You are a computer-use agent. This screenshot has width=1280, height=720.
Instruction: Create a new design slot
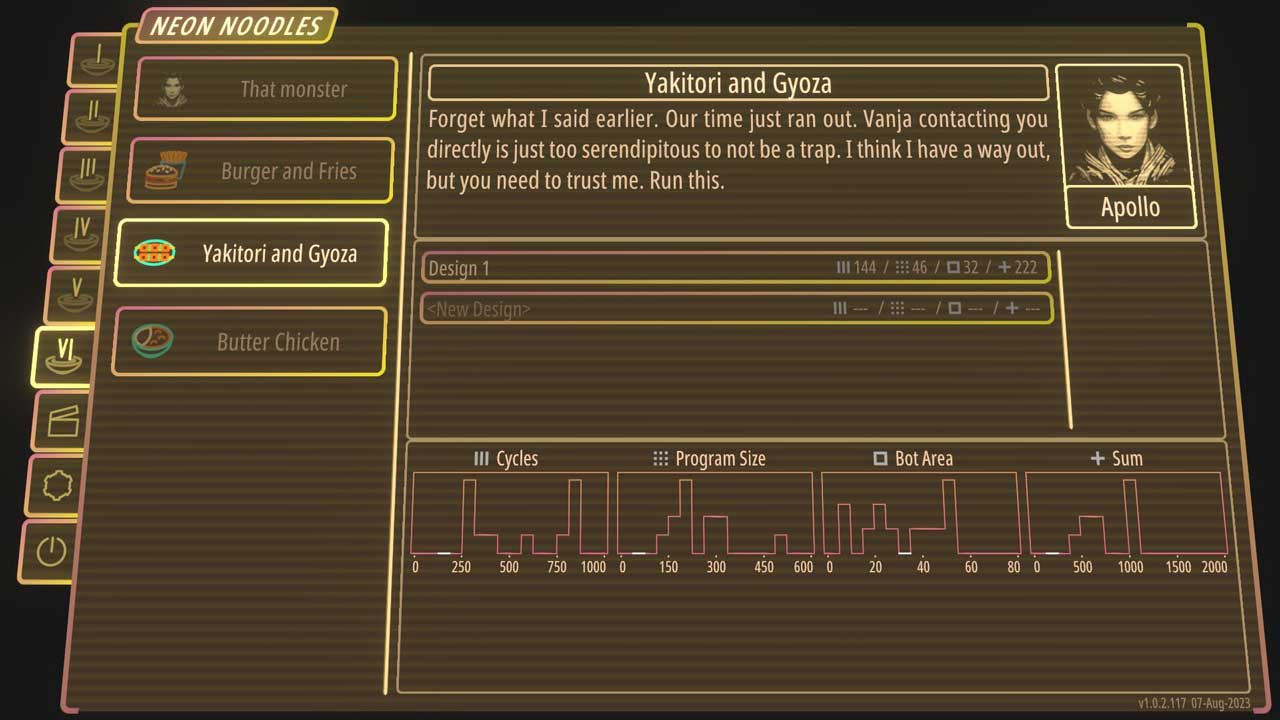point(736,309)
